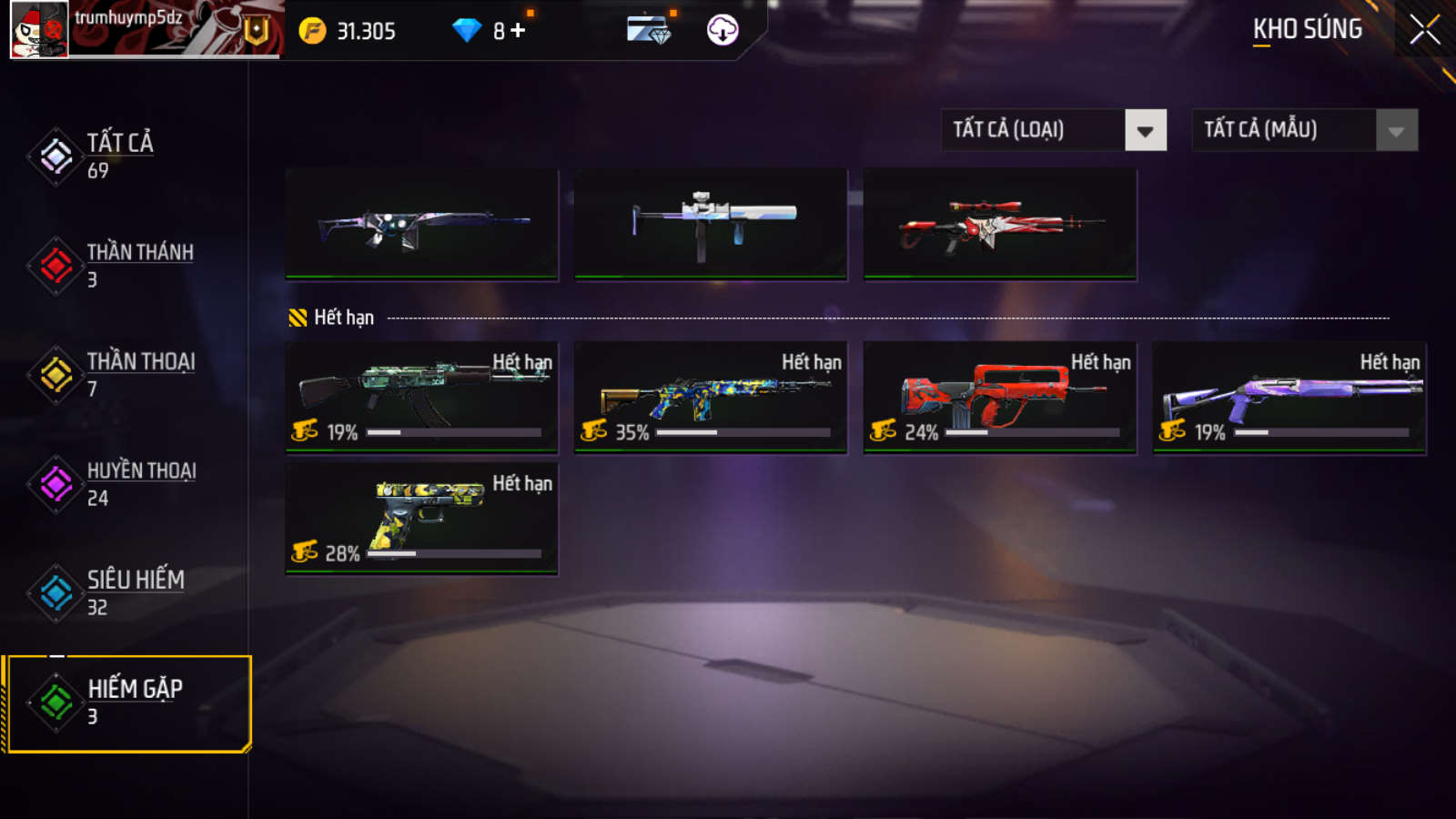Choose the expired red FAMAS skin
The image size is (1456, 819).
(x=1000, y=397)
